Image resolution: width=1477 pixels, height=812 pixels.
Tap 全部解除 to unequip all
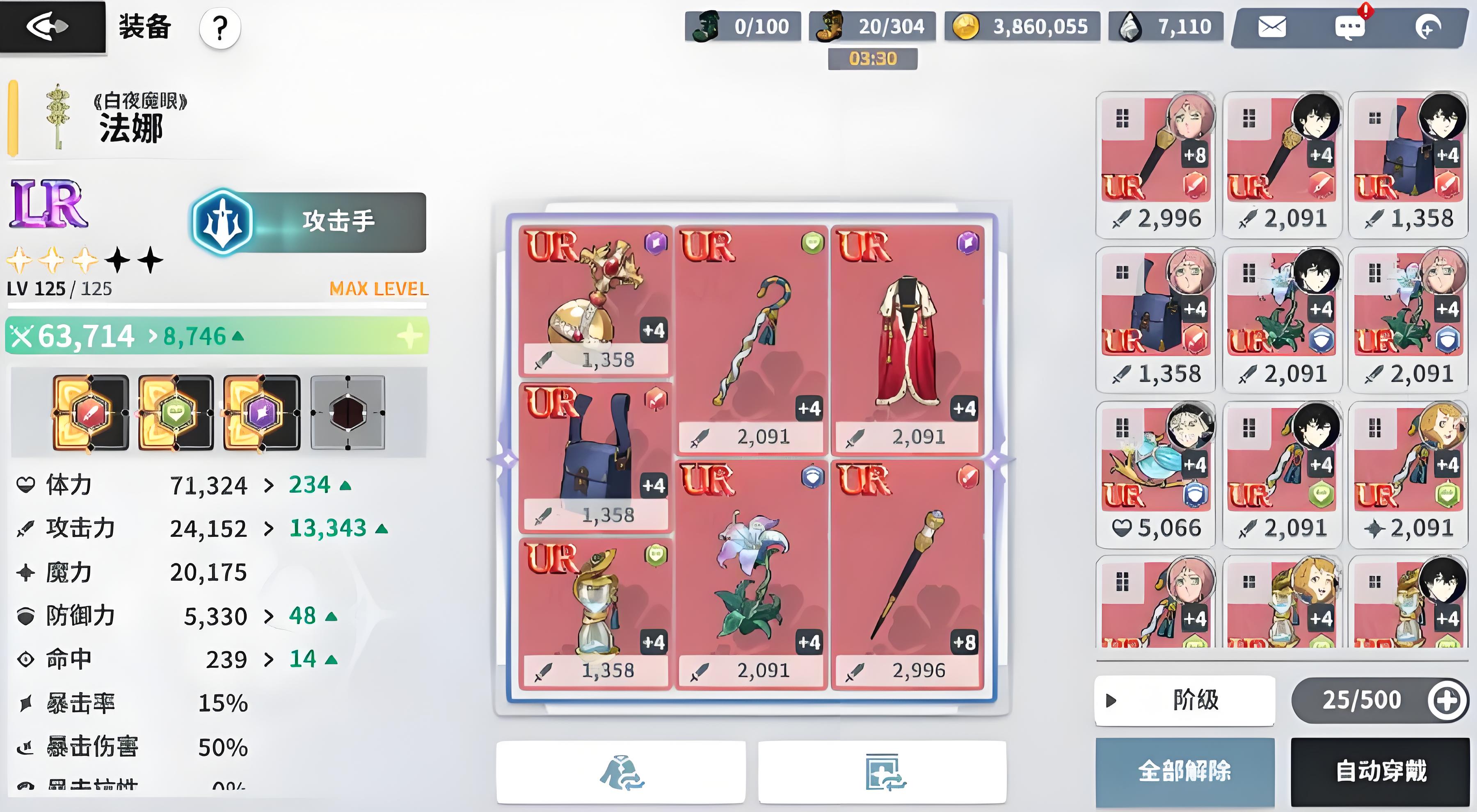click(x=1184, y=771)
